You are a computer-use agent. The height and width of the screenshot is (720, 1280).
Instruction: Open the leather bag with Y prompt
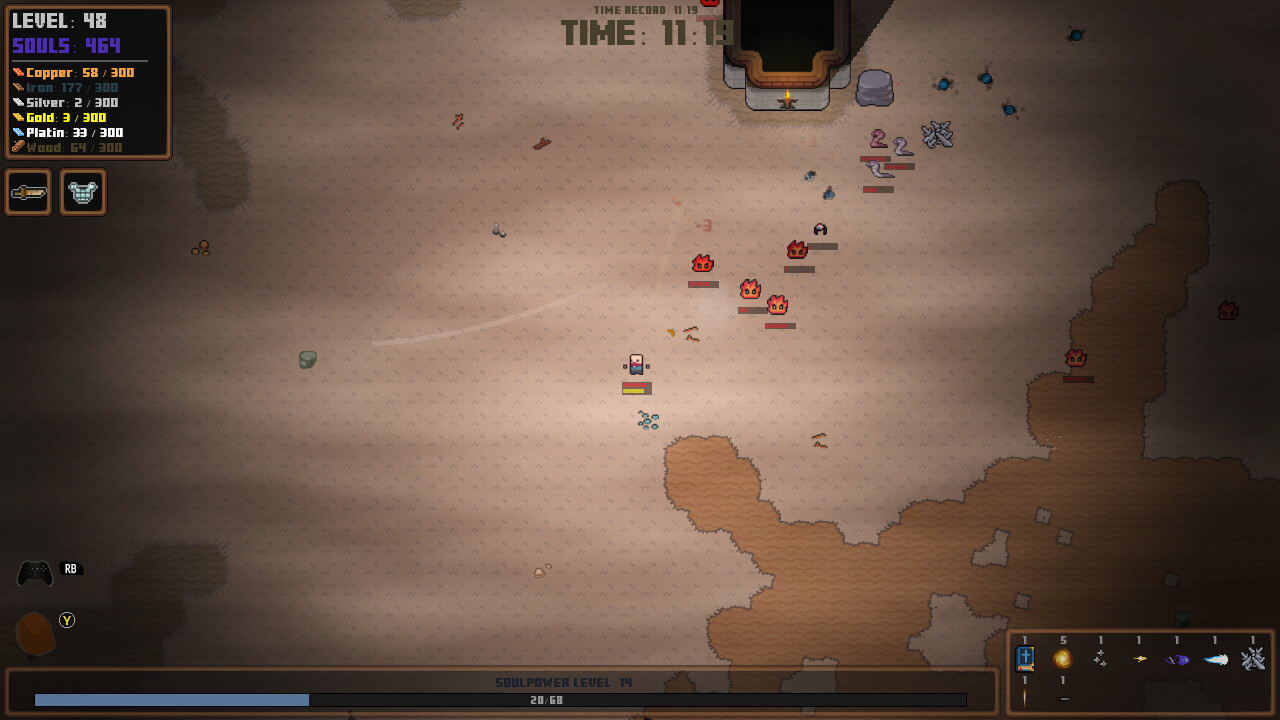click(x=33, y=631)
